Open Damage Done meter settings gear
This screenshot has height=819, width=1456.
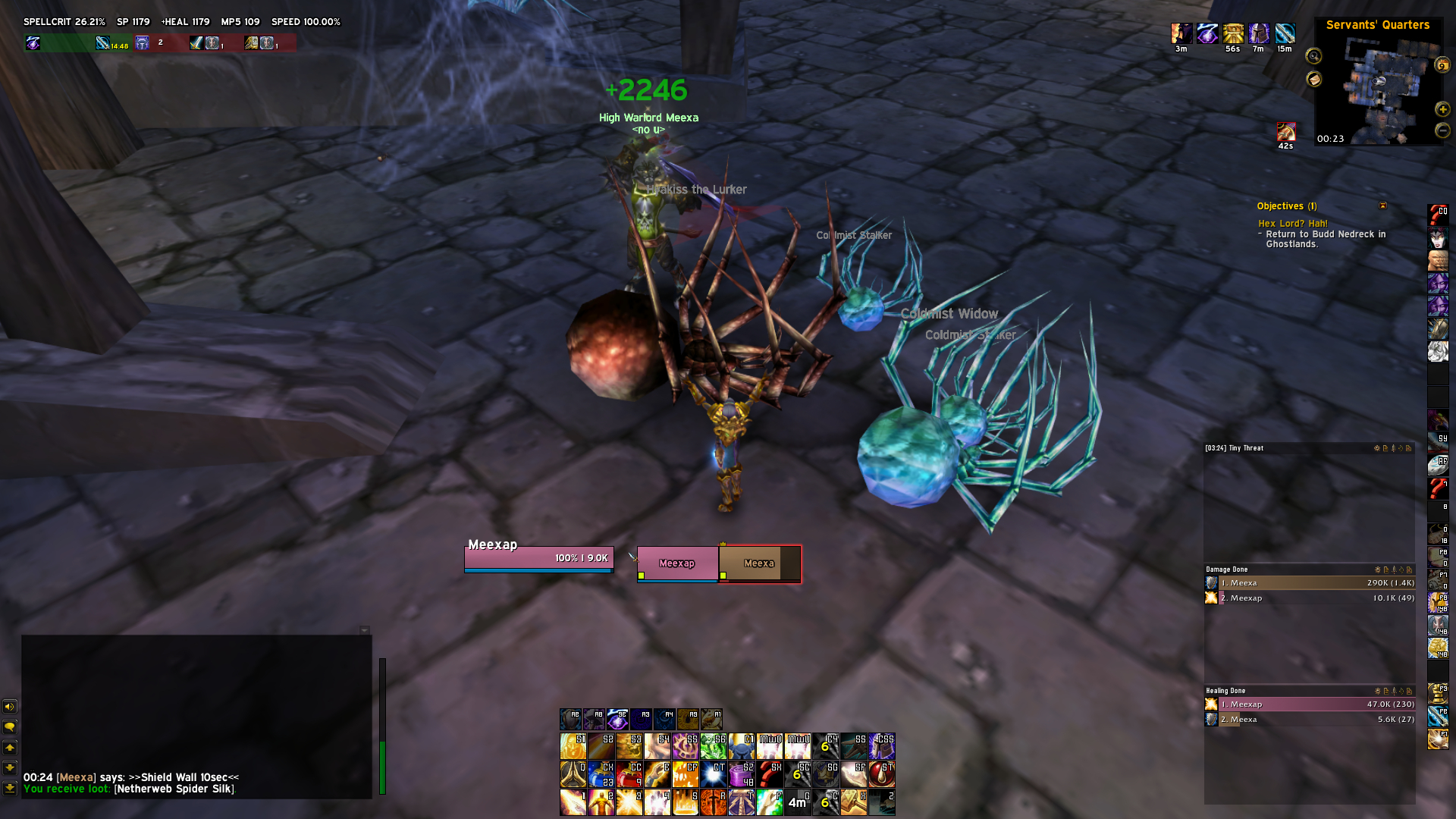tap(1377, 570)
